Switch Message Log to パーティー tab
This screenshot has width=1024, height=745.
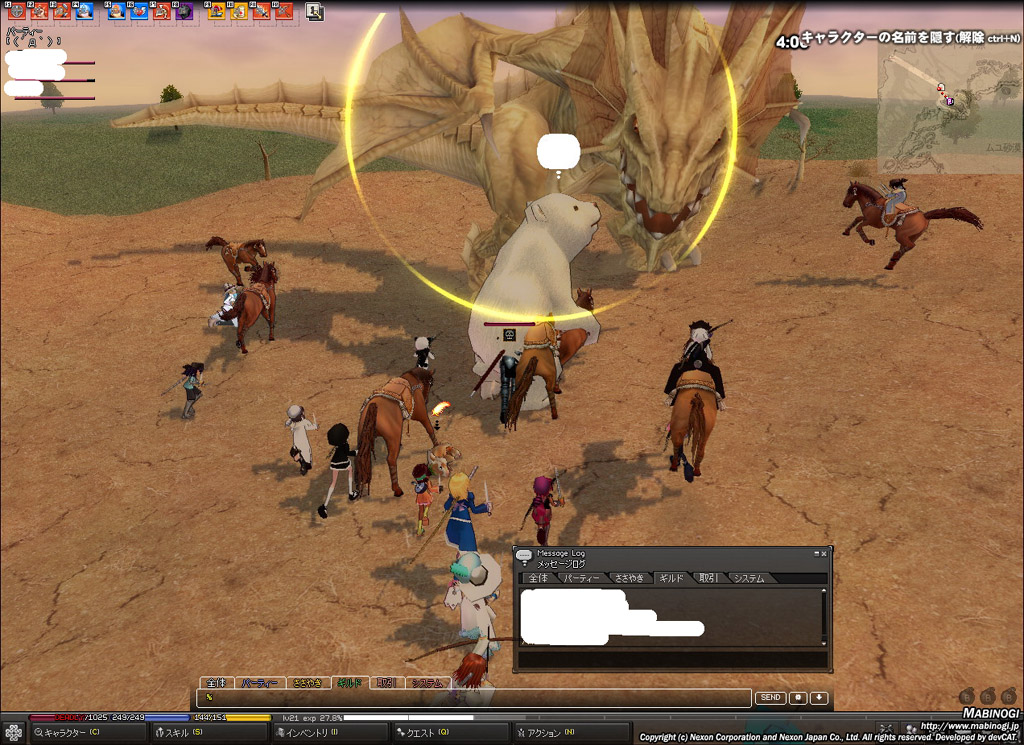tap(580, 578)
